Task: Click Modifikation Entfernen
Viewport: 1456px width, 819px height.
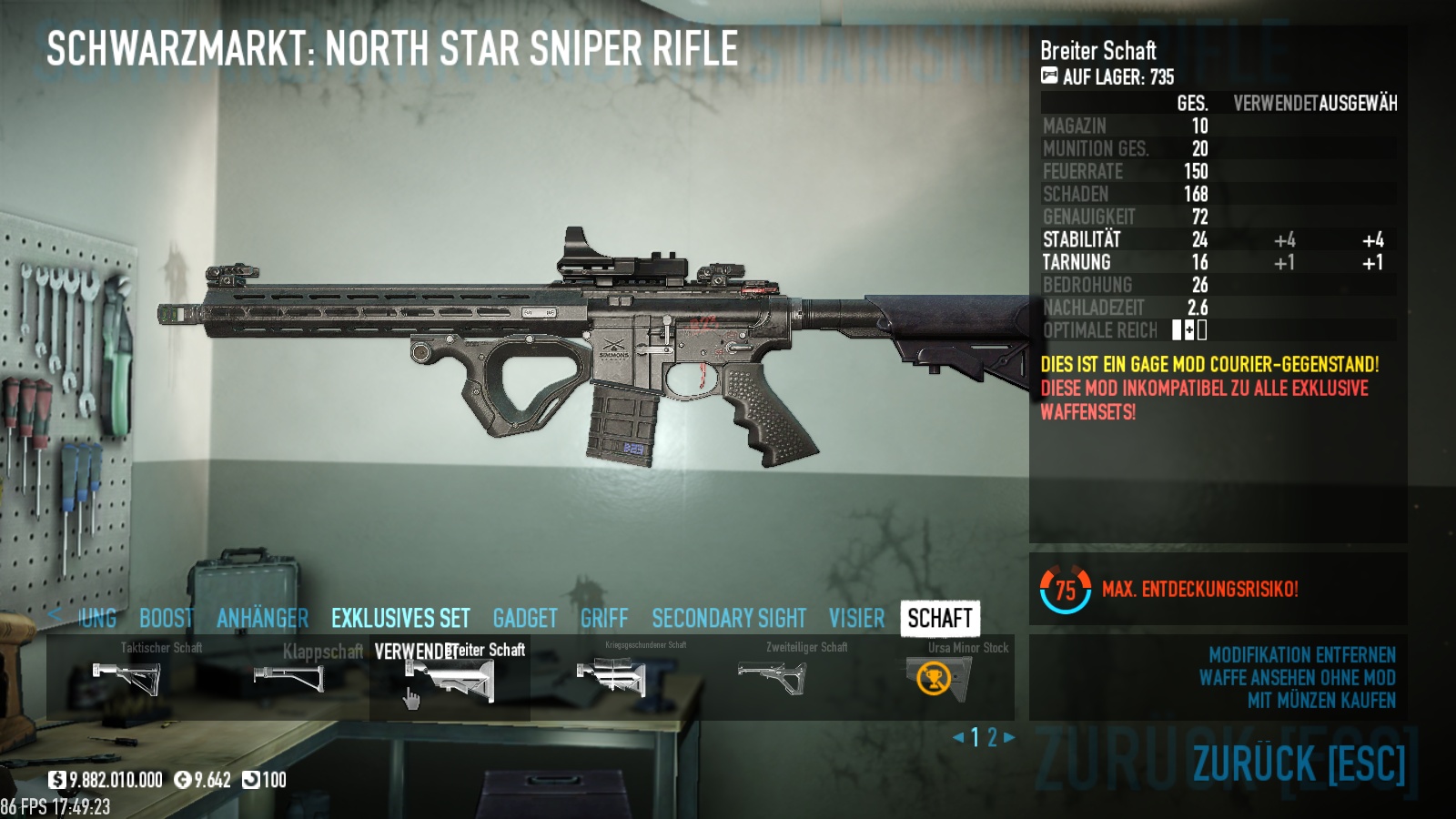Action: tap(1301, 655)
